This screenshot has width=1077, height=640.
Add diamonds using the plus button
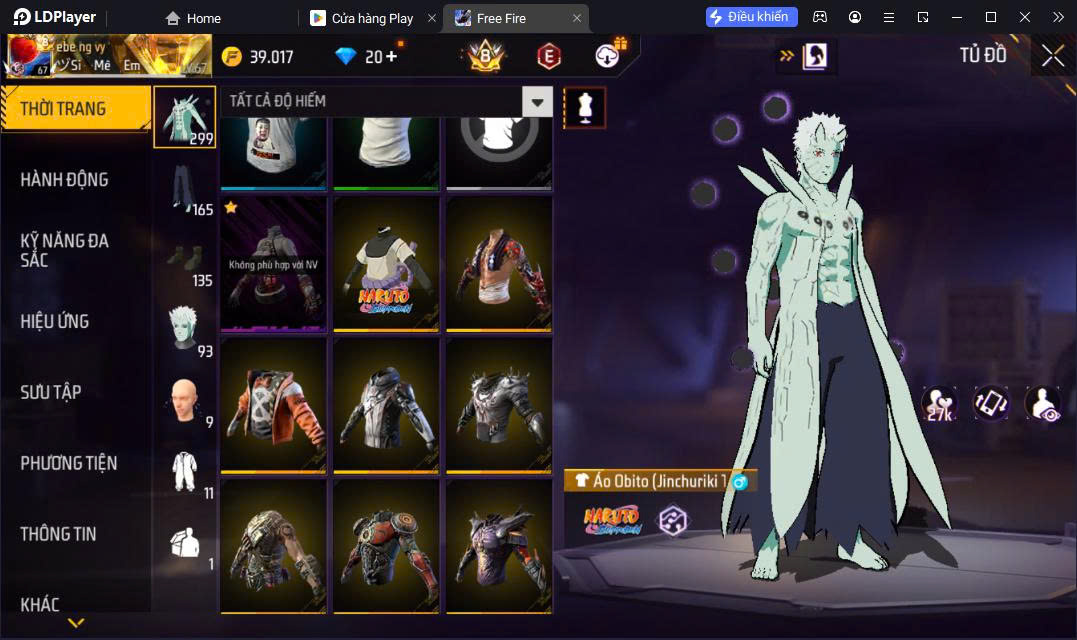tap(391, 57)
